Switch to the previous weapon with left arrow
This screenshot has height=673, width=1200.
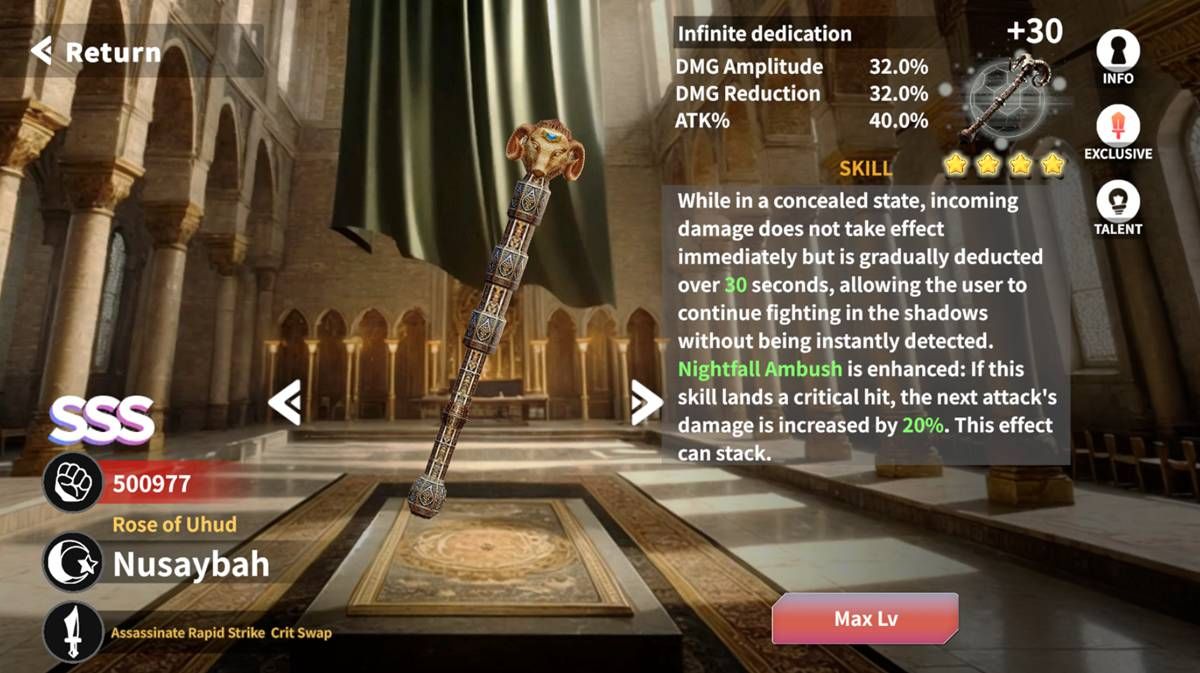click(286, 403)
